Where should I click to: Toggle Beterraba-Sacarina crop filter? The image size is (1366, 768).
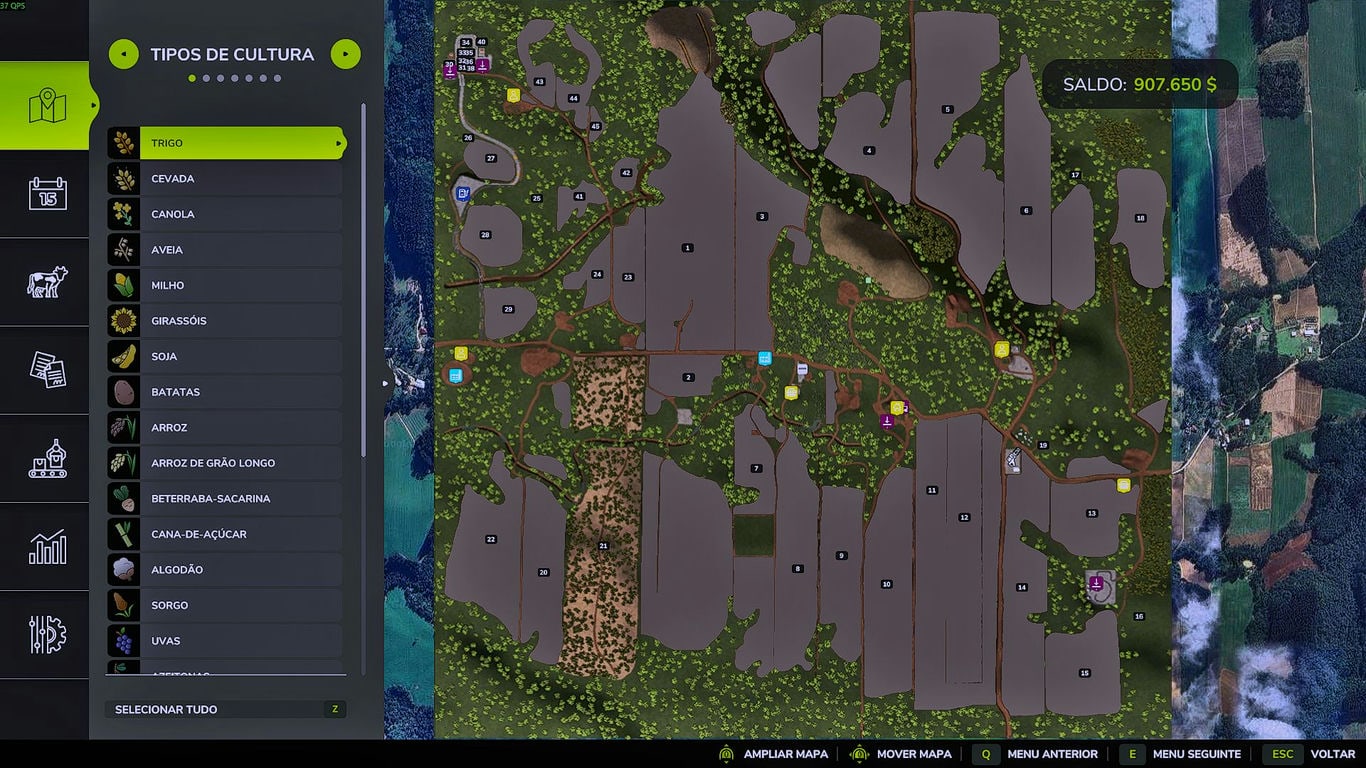[240, 498]
